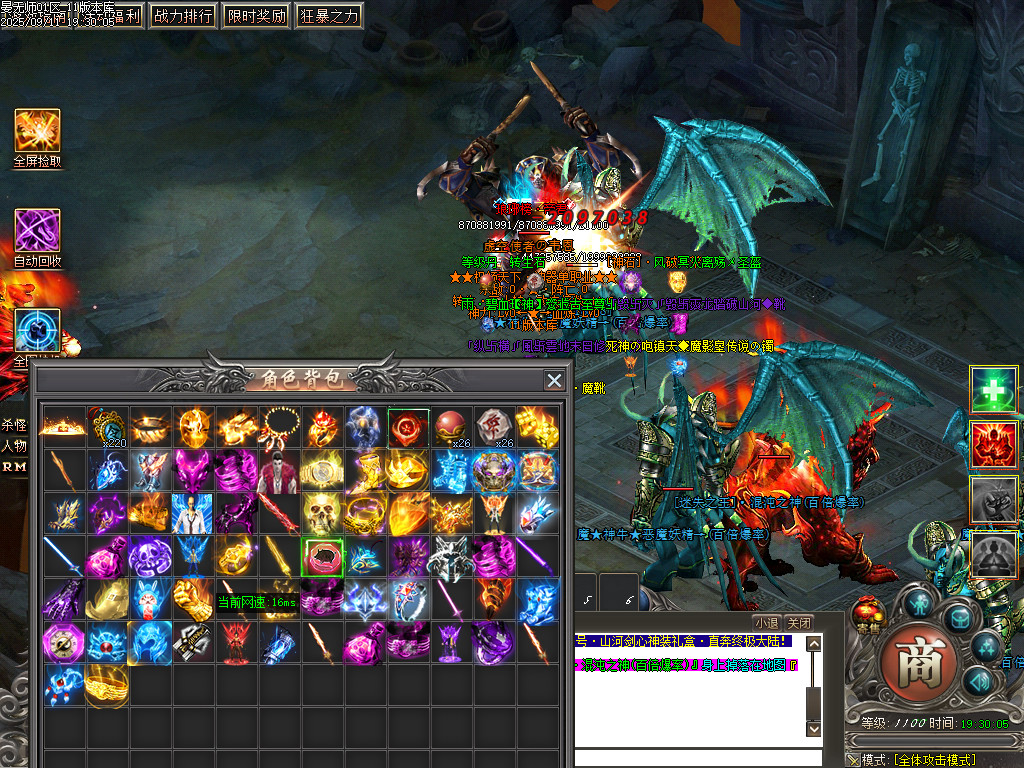Select the golden skull item in the bag
Image resolution: width=1024 pixels, height=768 pixels.
(321, 513)
